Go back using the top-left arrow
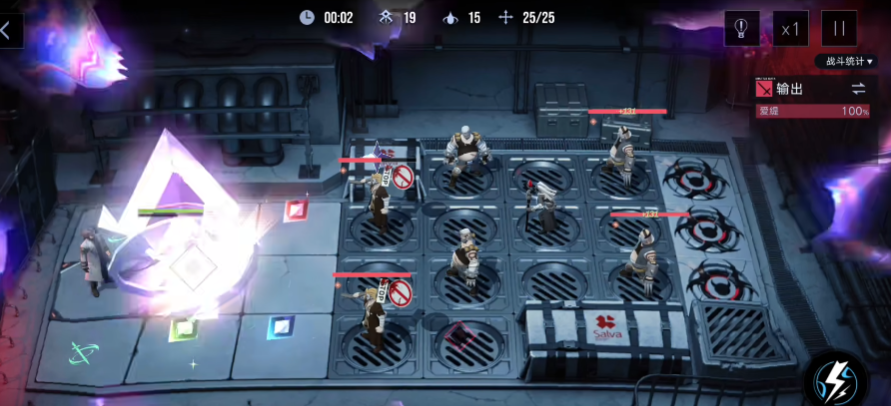Viewport: 891px width, 406px height. [8, 30]
